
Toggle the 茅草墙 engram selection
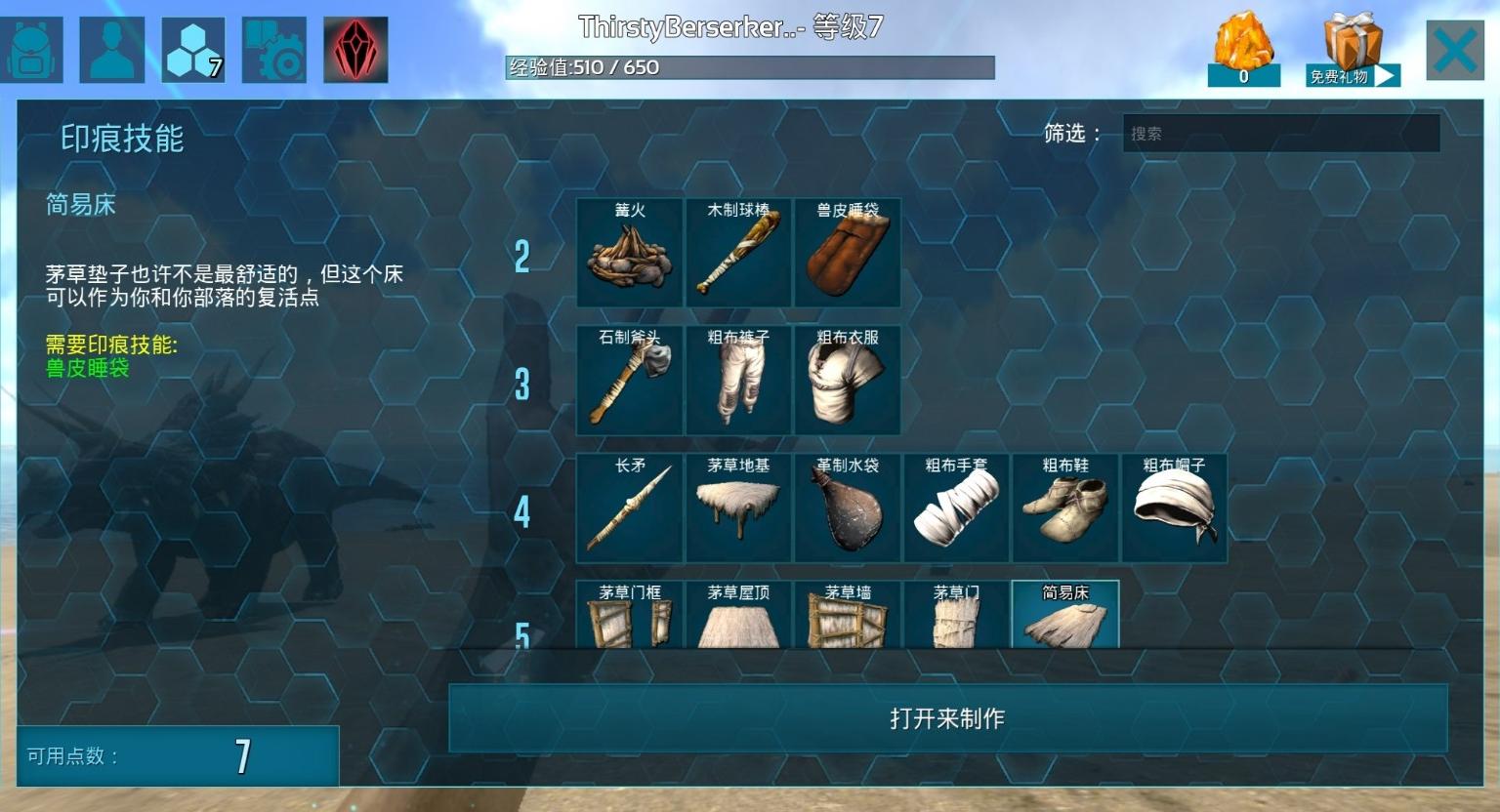847,615
